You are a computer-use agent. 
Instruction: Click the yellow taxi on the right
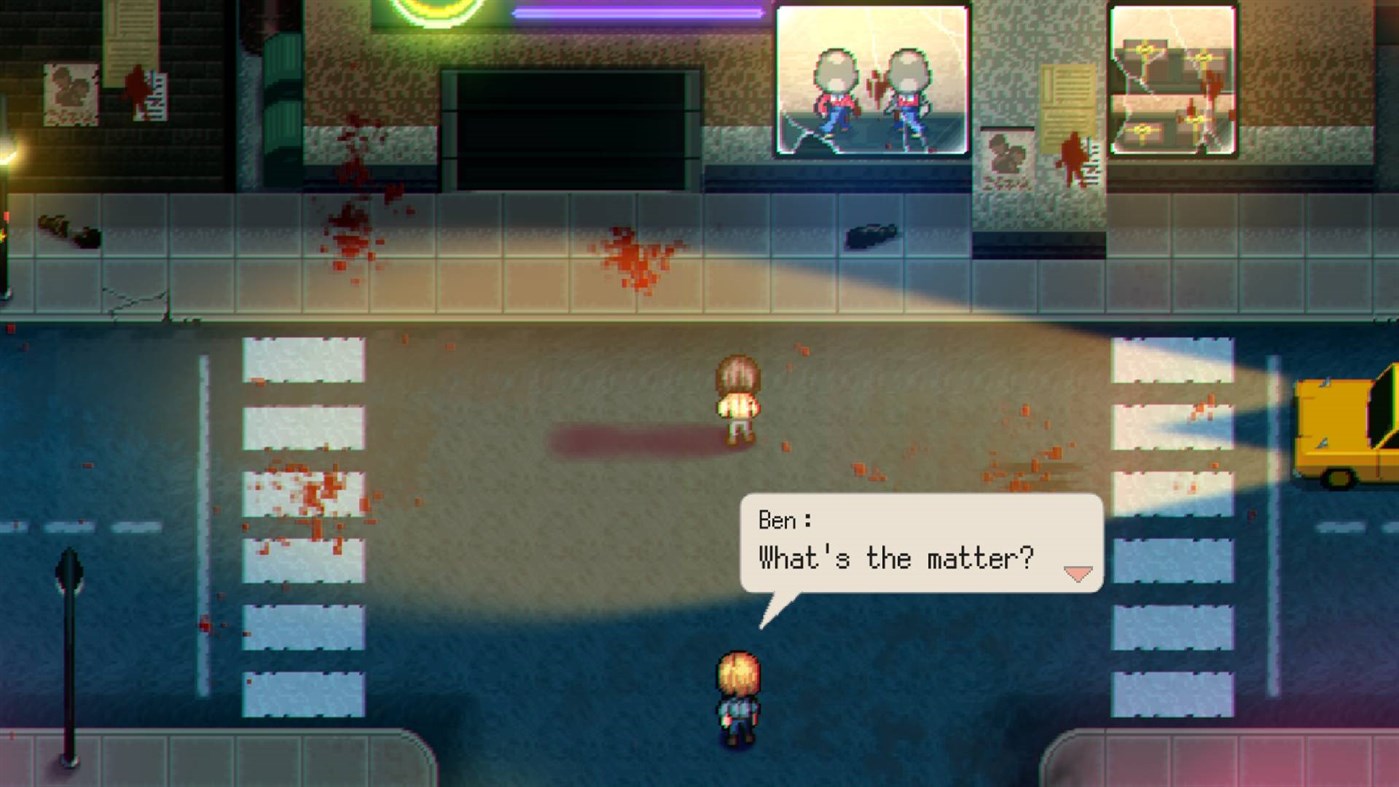(x=1345, y=430)
